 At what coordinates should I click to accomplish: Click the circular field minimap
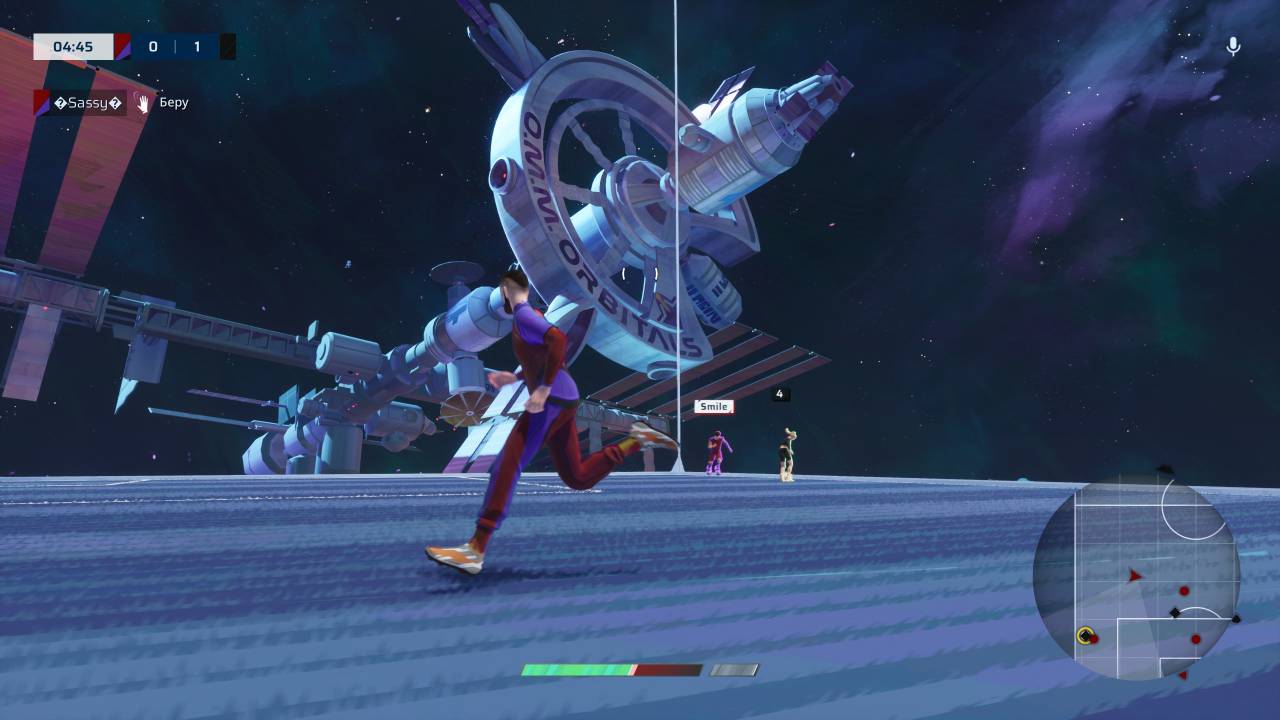pyautogui.click(x=1136, y=578)
